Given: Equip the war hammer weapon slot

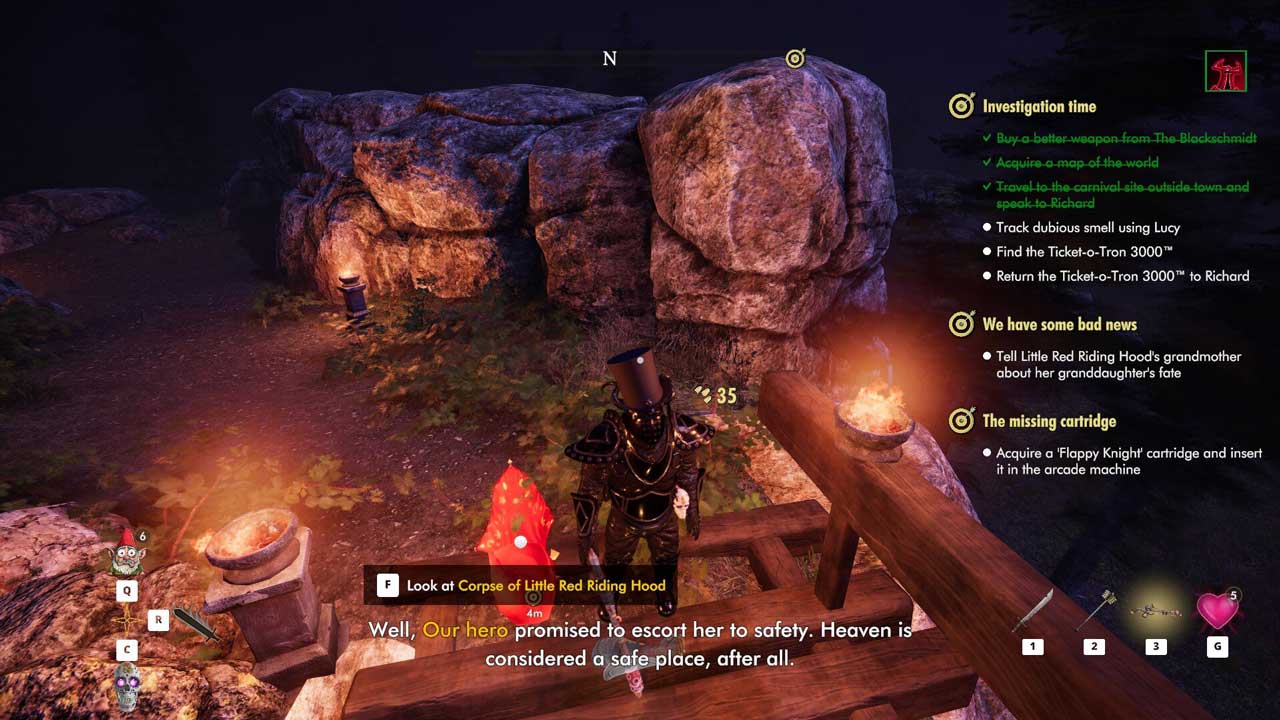Looking at the screenshot, I should click(1093, 611).
